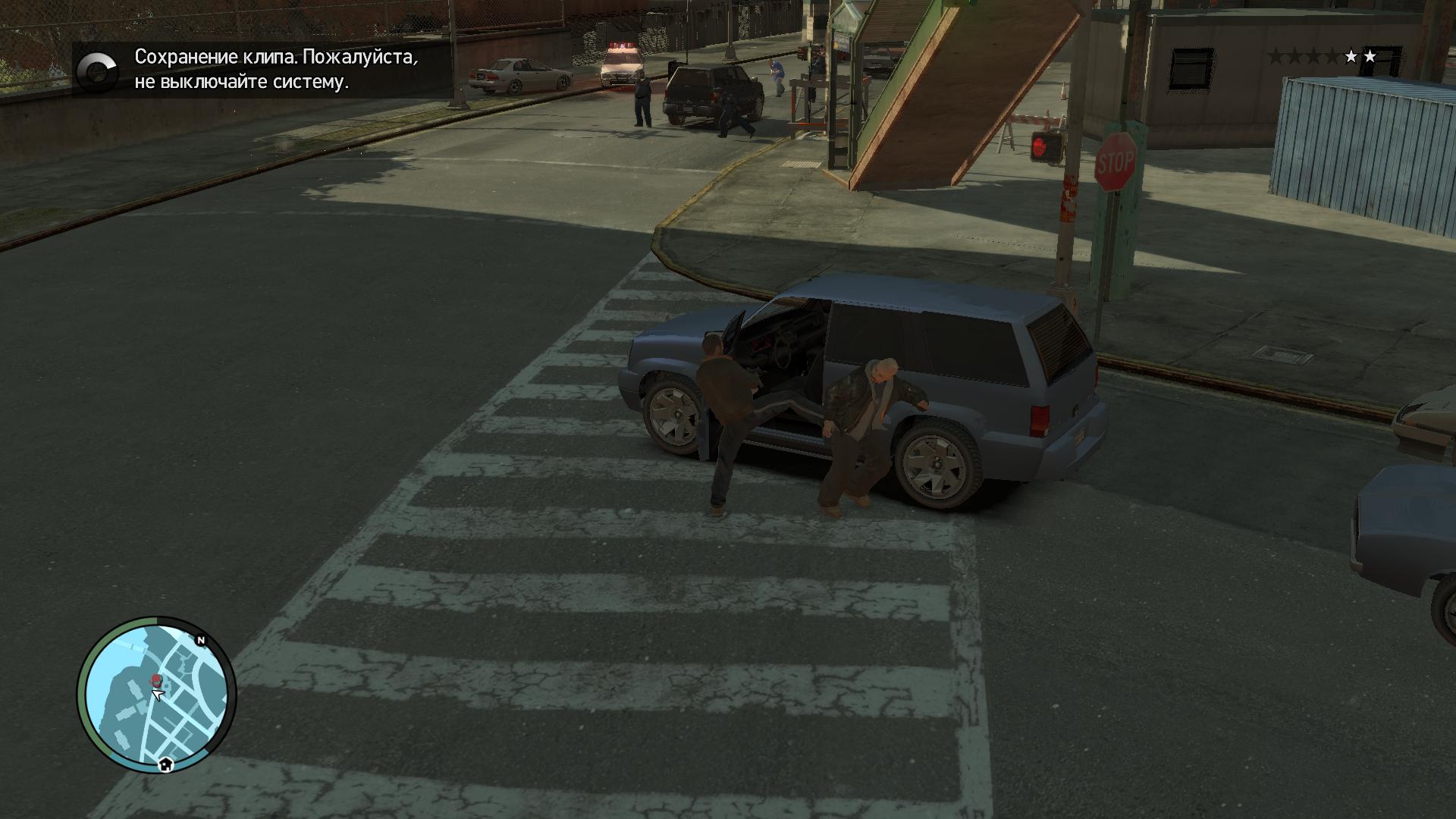Viewport: 1456px width, 819px height.
Task: Click the red blip on the minimap
Action: tap(156, 679)
